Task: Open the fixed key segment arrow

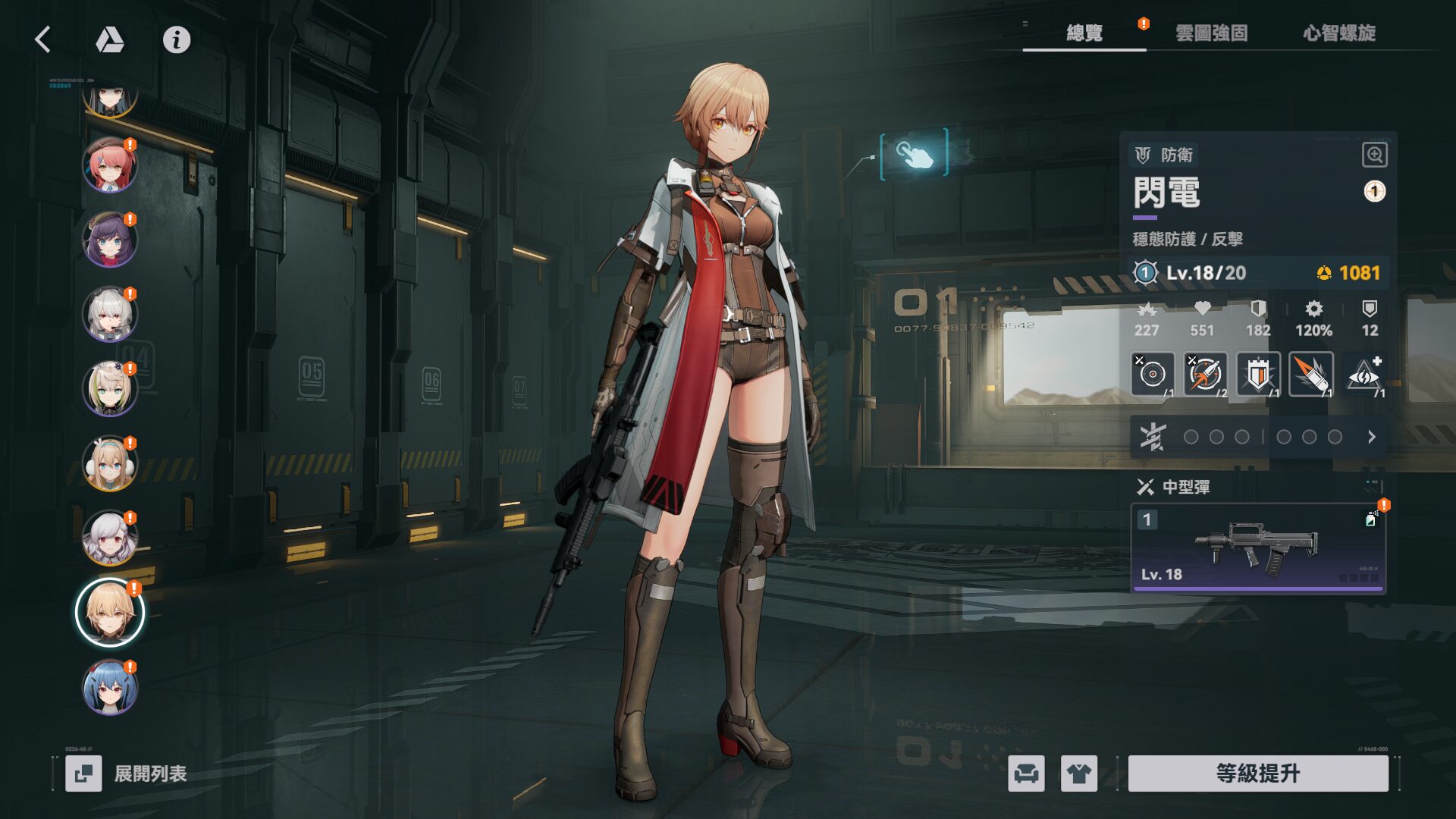Action: (x=1371, y=437)
